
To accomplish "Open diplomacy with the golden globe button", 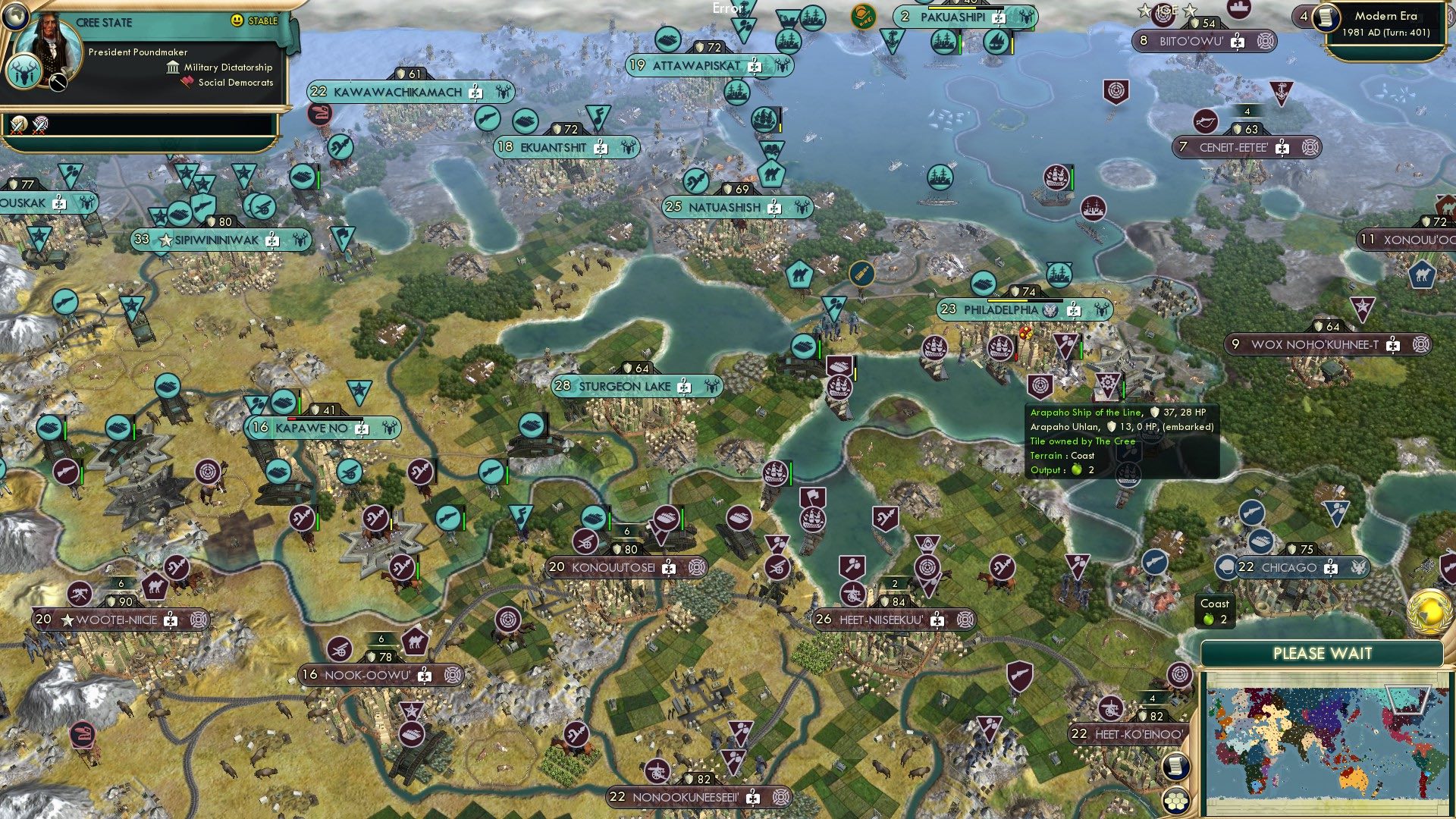I will tap(1428, 612).
